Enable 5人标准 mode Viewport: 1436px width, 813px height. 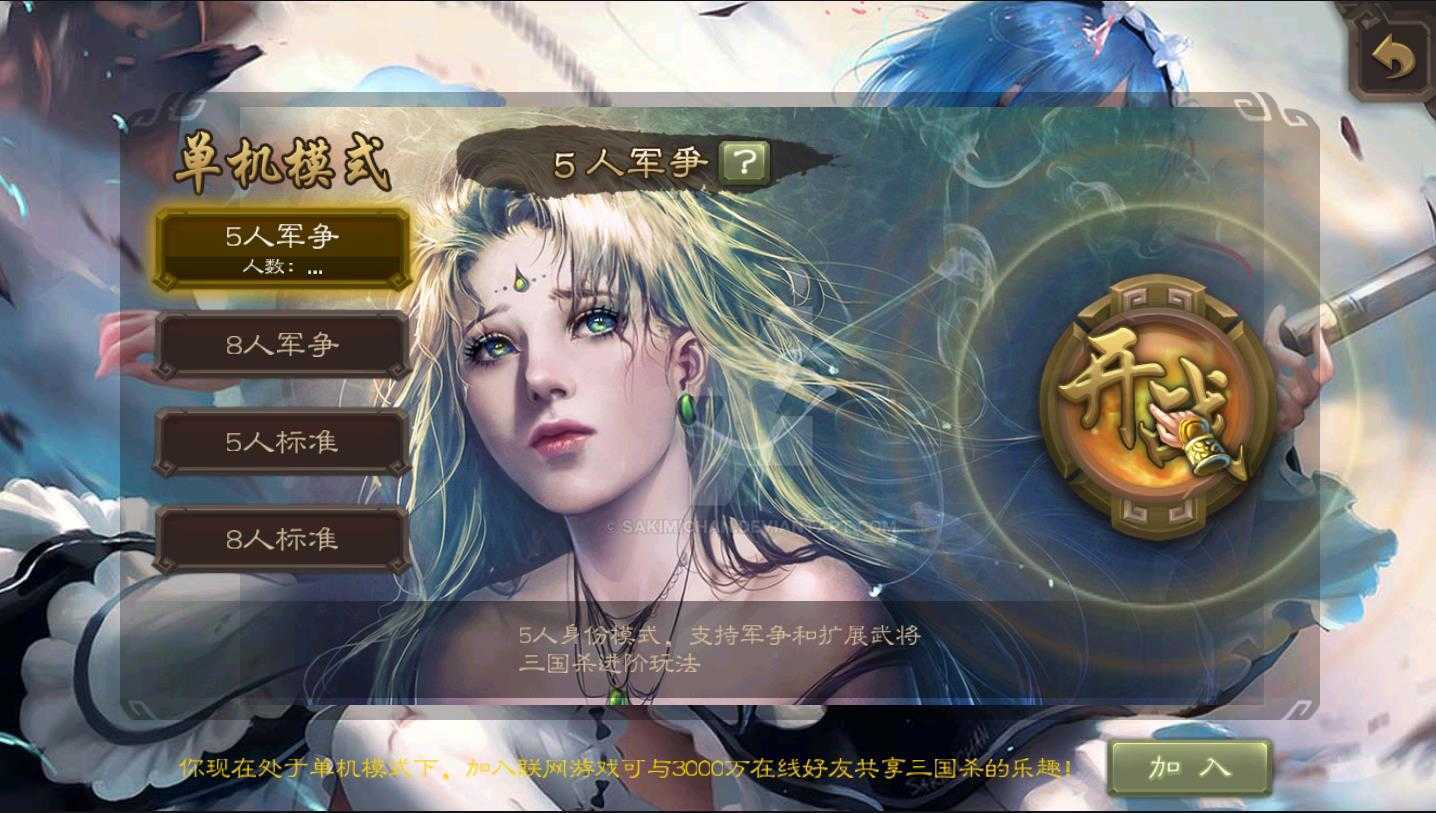283,442
